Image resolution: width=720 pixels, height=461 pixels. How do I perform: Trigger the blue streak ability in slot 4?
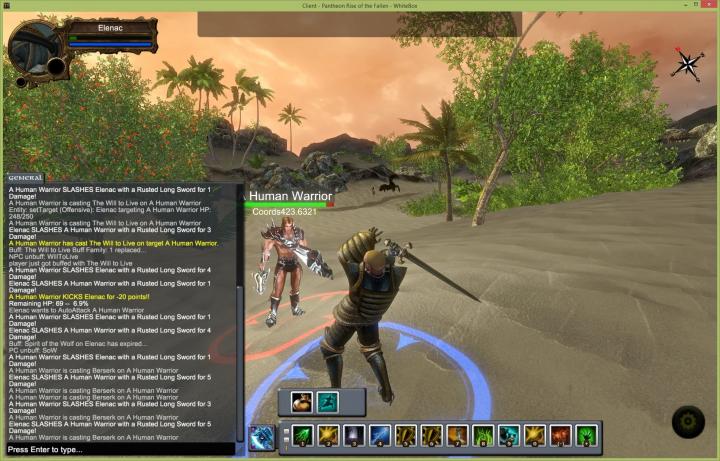(379, 436)
